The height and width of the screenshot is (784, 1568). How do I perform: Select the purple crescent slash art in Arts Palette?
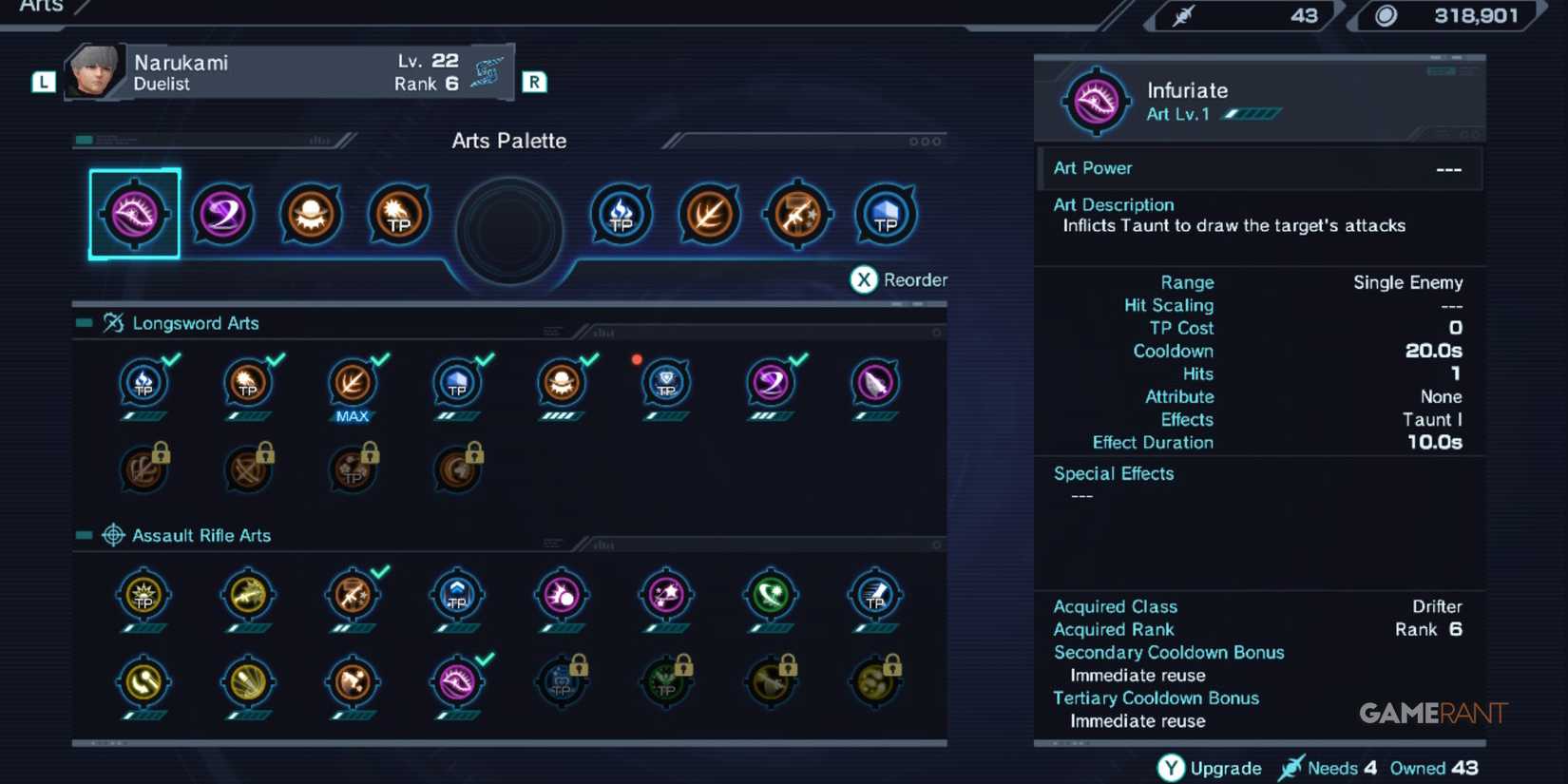222,214
